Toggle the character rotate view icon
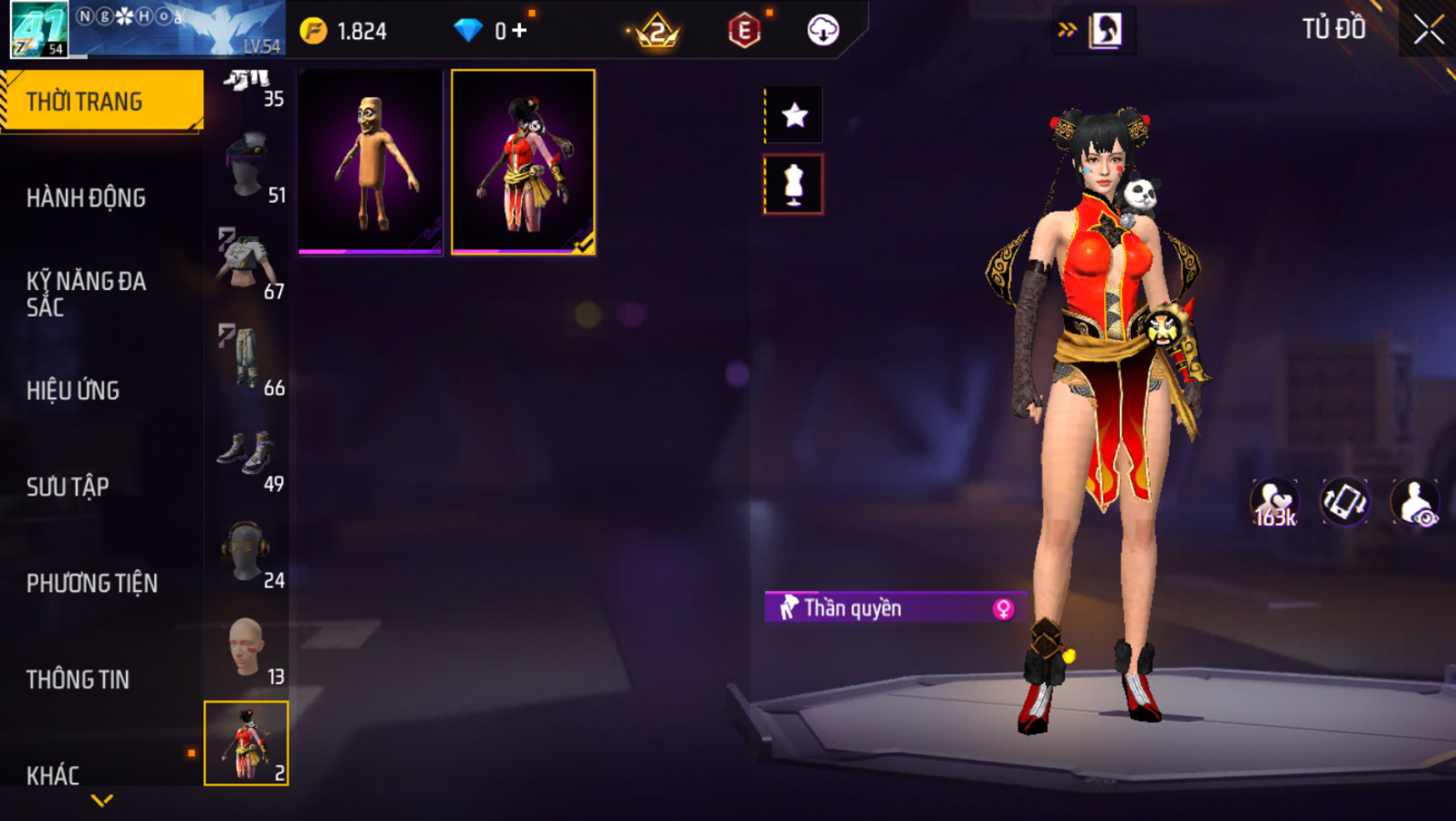The width and height of the screenshot is (1456, 821). pos(1344,503)
